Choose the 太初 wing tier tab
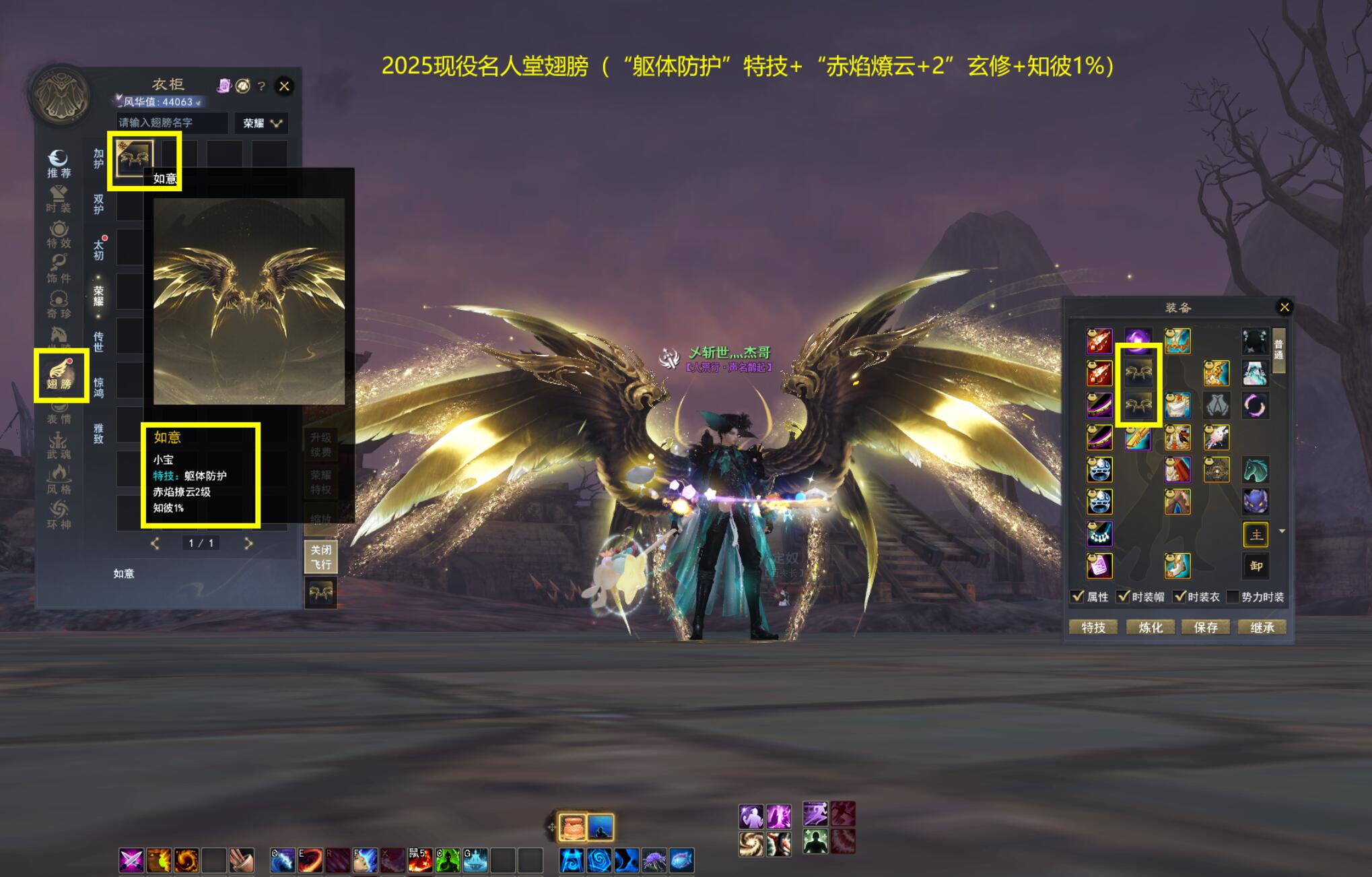The image size is (1372, 877). pos(99,250)
